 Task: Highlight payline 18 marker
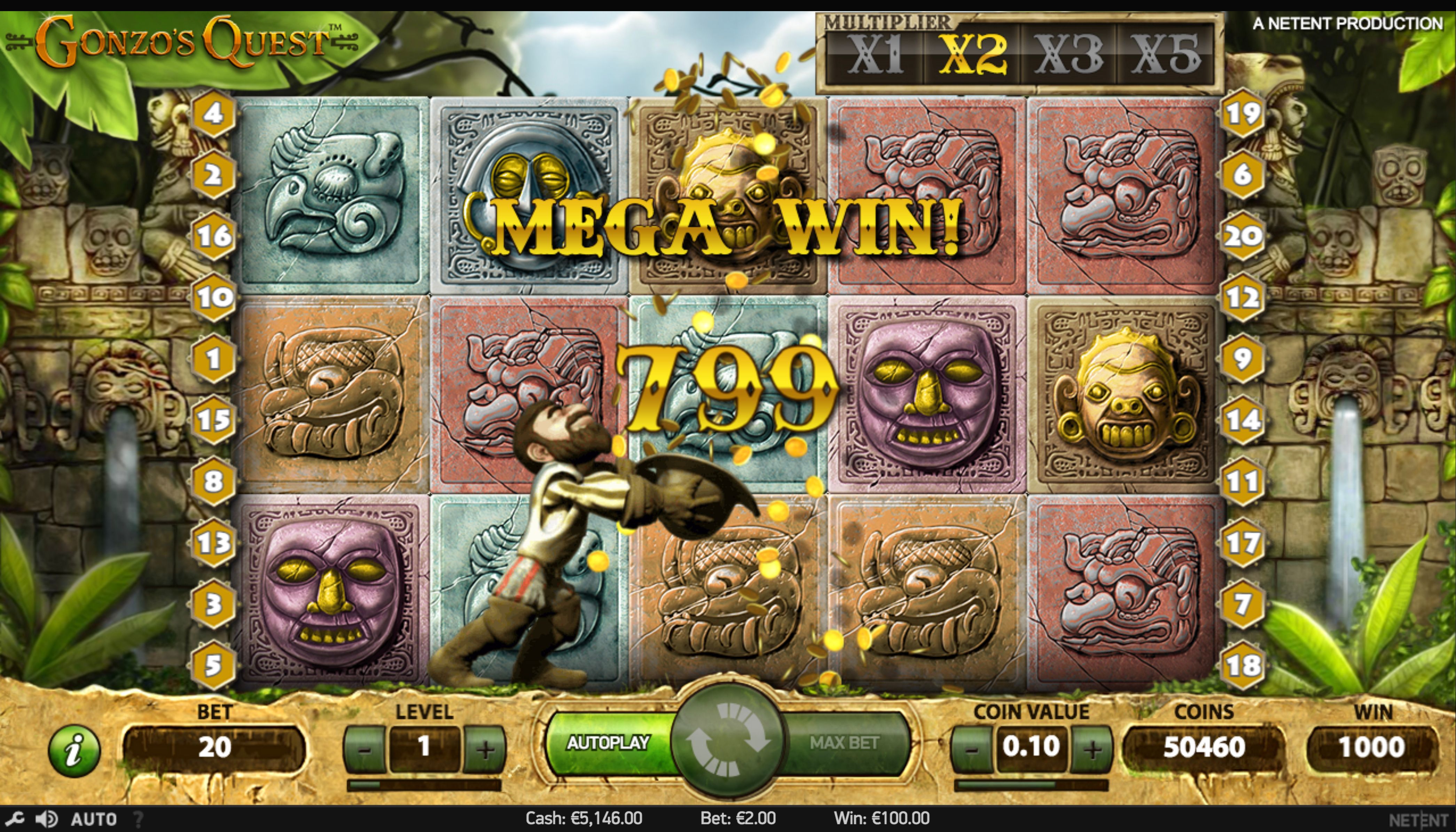pyautogui.click(x=1242, y=665)
